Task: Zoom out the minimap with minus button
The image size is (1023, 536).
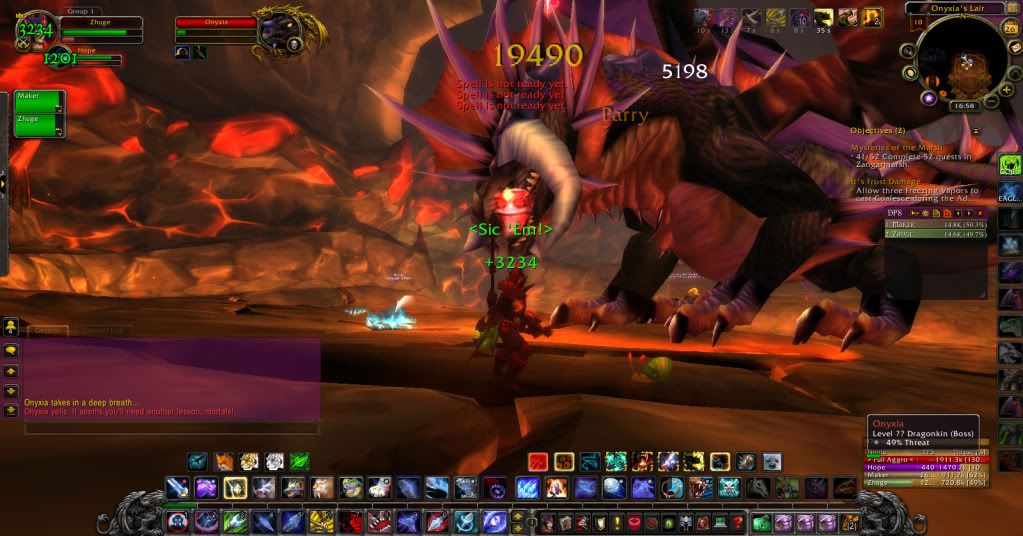Action: click(991, 100)
